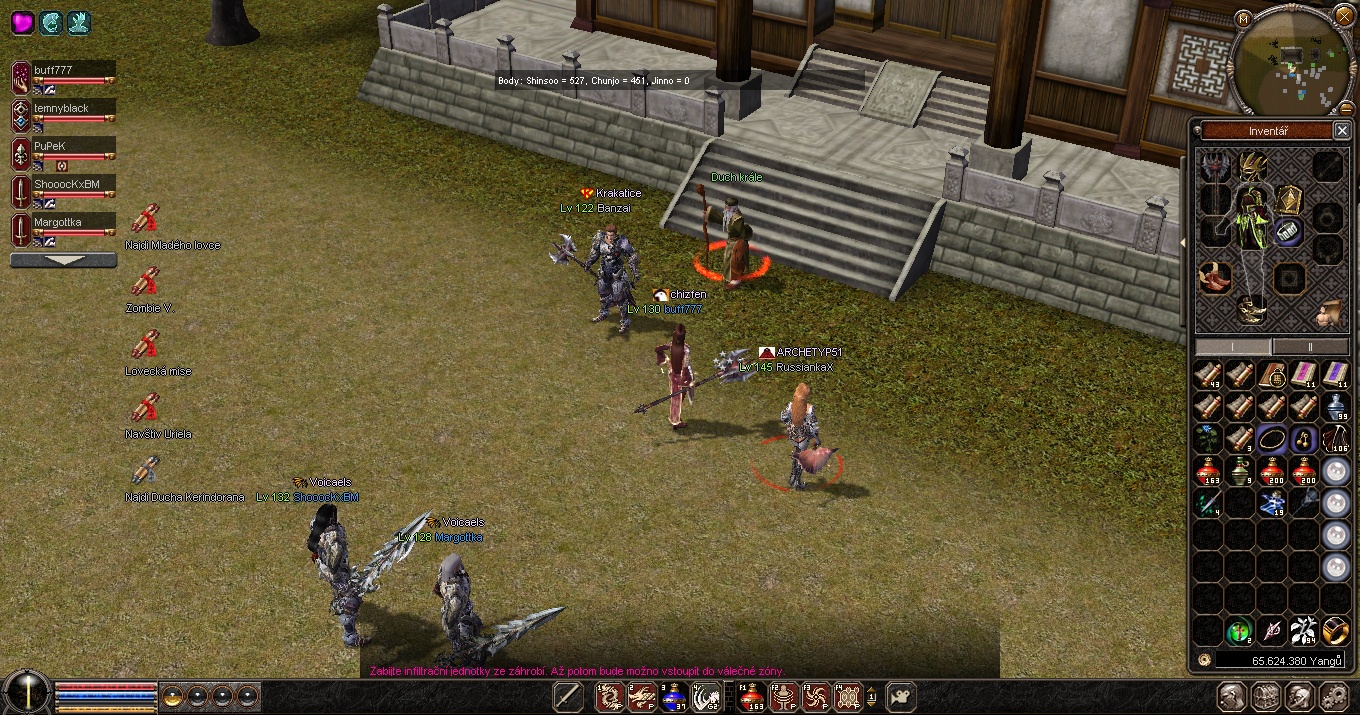Open the settings gear button
Screen dimensions: 1360x715
coord(1335,697)
